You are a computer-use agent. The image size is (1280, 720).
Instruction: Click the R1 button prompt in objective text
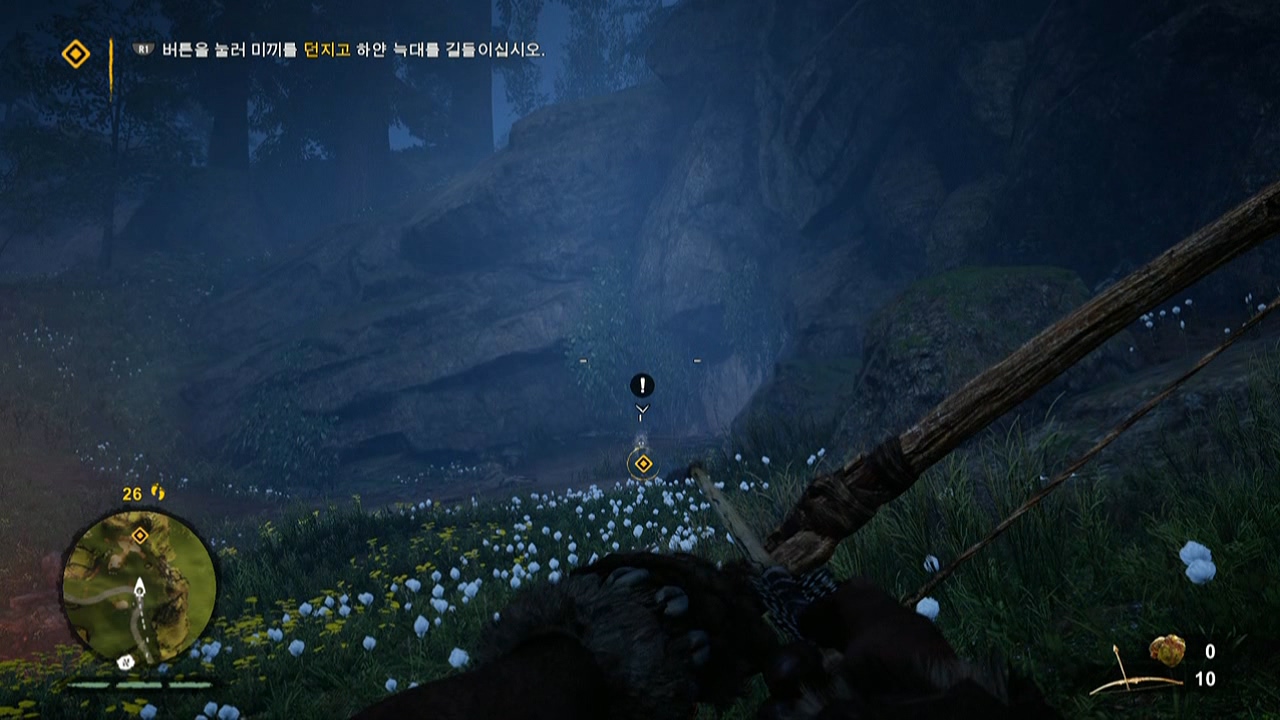pos(143,49)
